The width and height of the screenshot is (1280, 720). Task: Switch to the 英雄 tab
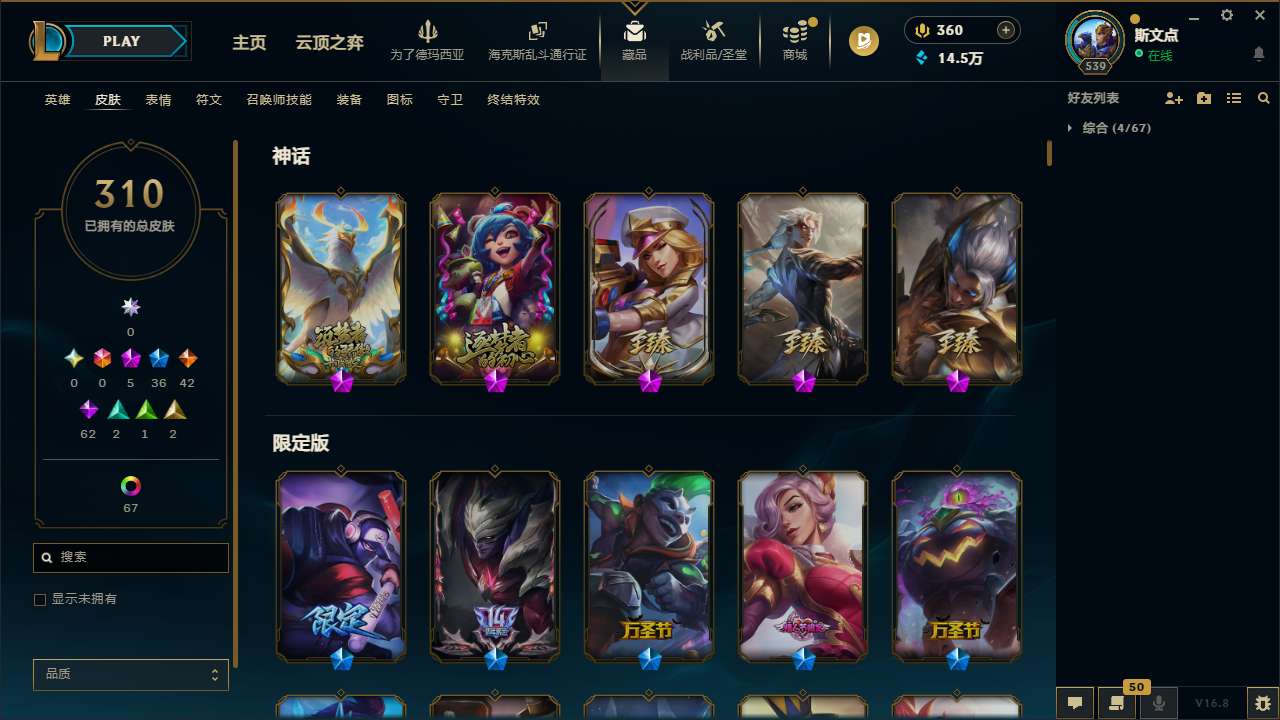[57, 100]
